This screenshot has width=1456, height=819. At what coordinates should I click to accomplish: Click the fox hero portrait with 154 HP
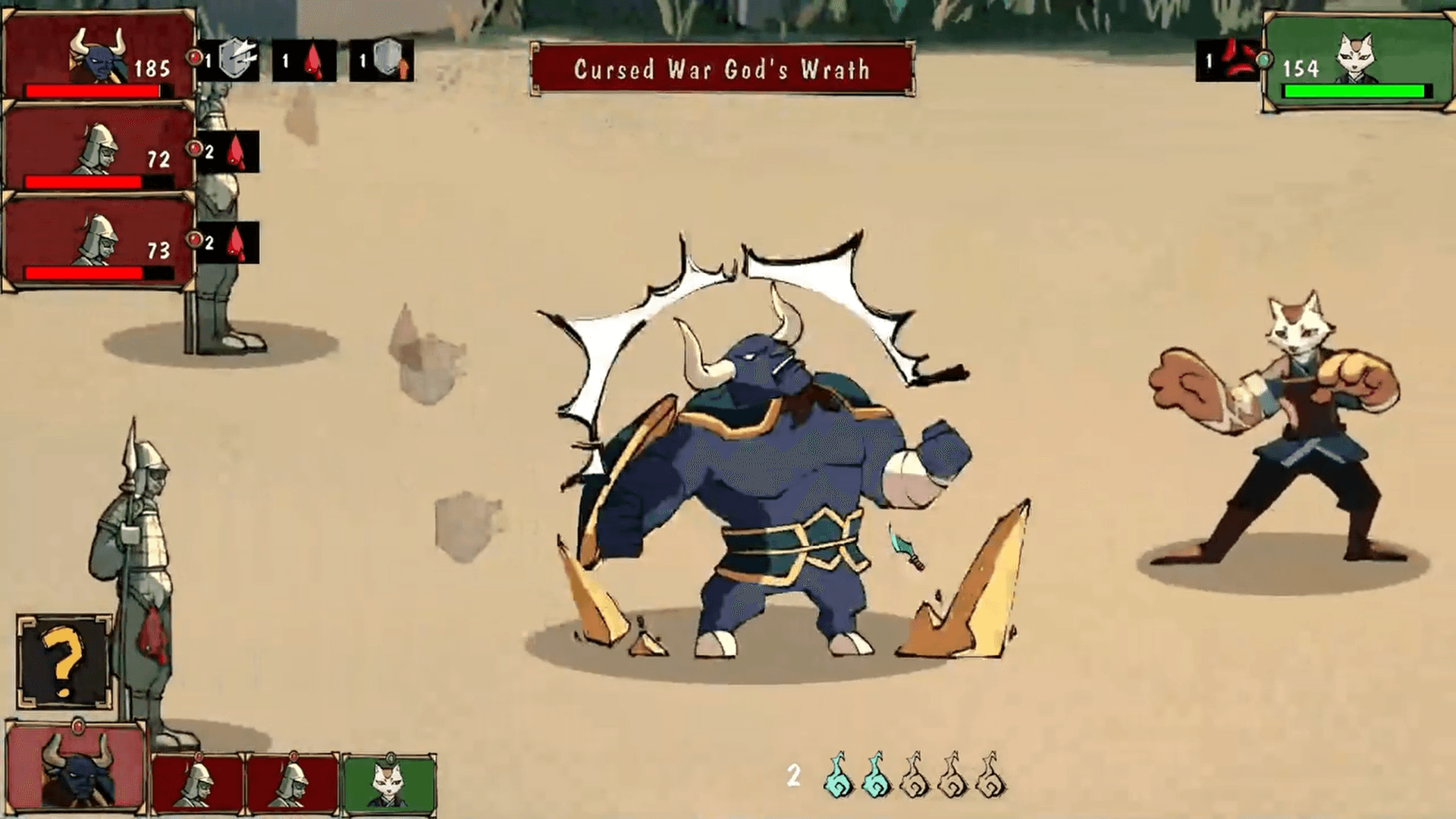tap(1357, 61)
